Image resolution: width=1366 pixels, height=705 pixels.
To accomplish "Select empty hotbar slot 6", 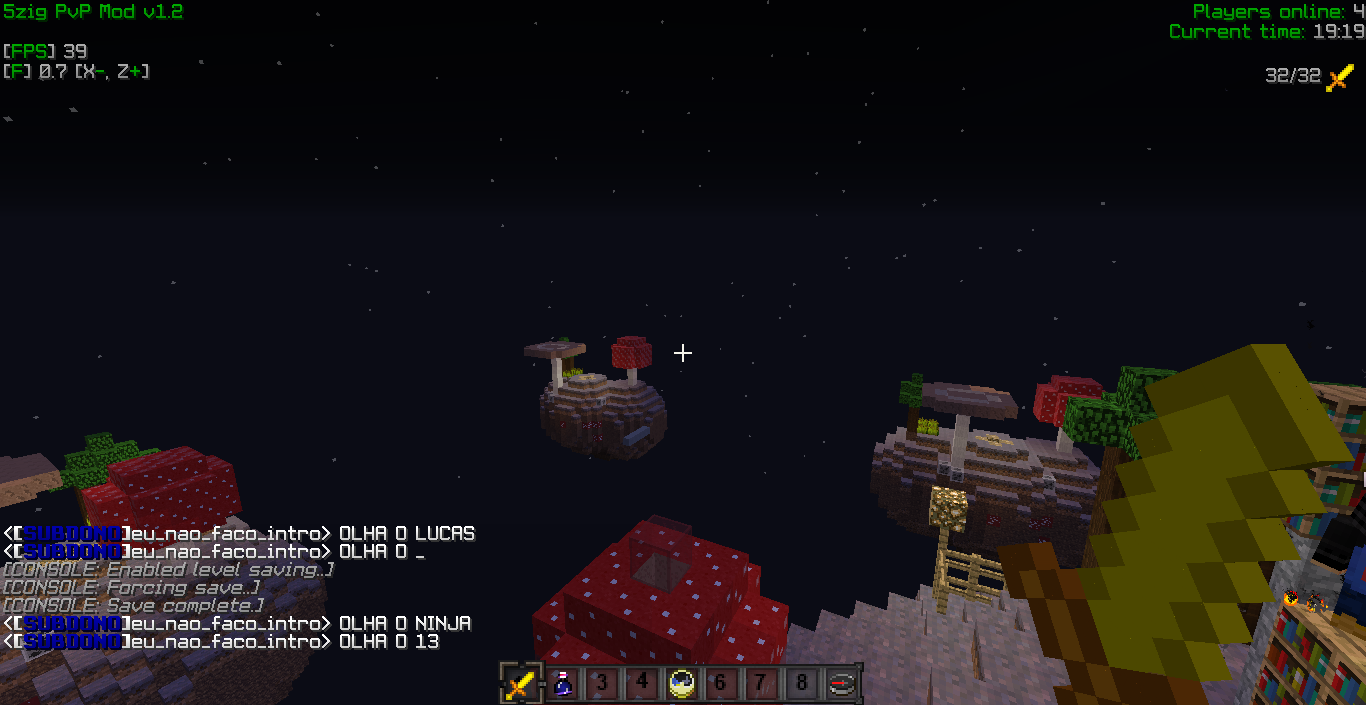I will [722, 684].
